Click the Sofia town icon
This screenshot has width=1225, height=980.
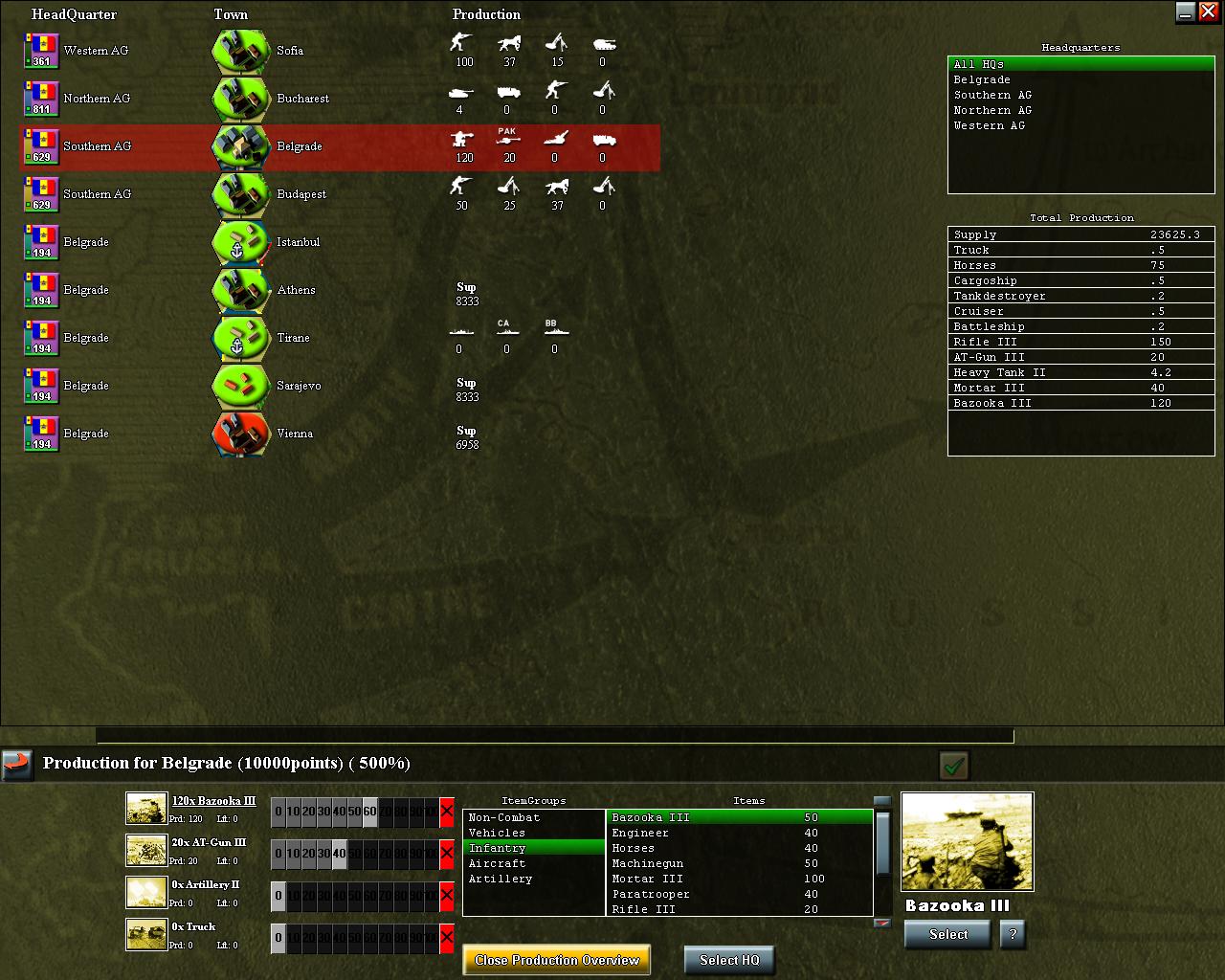(239, 51)
